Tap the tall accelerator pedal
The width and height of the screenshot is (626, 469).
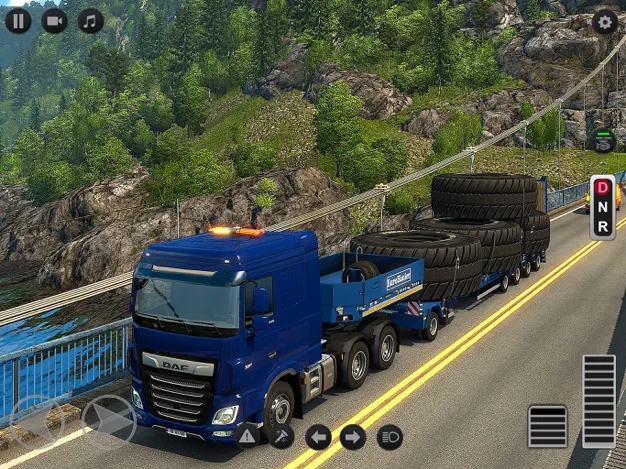pos(599,400)
